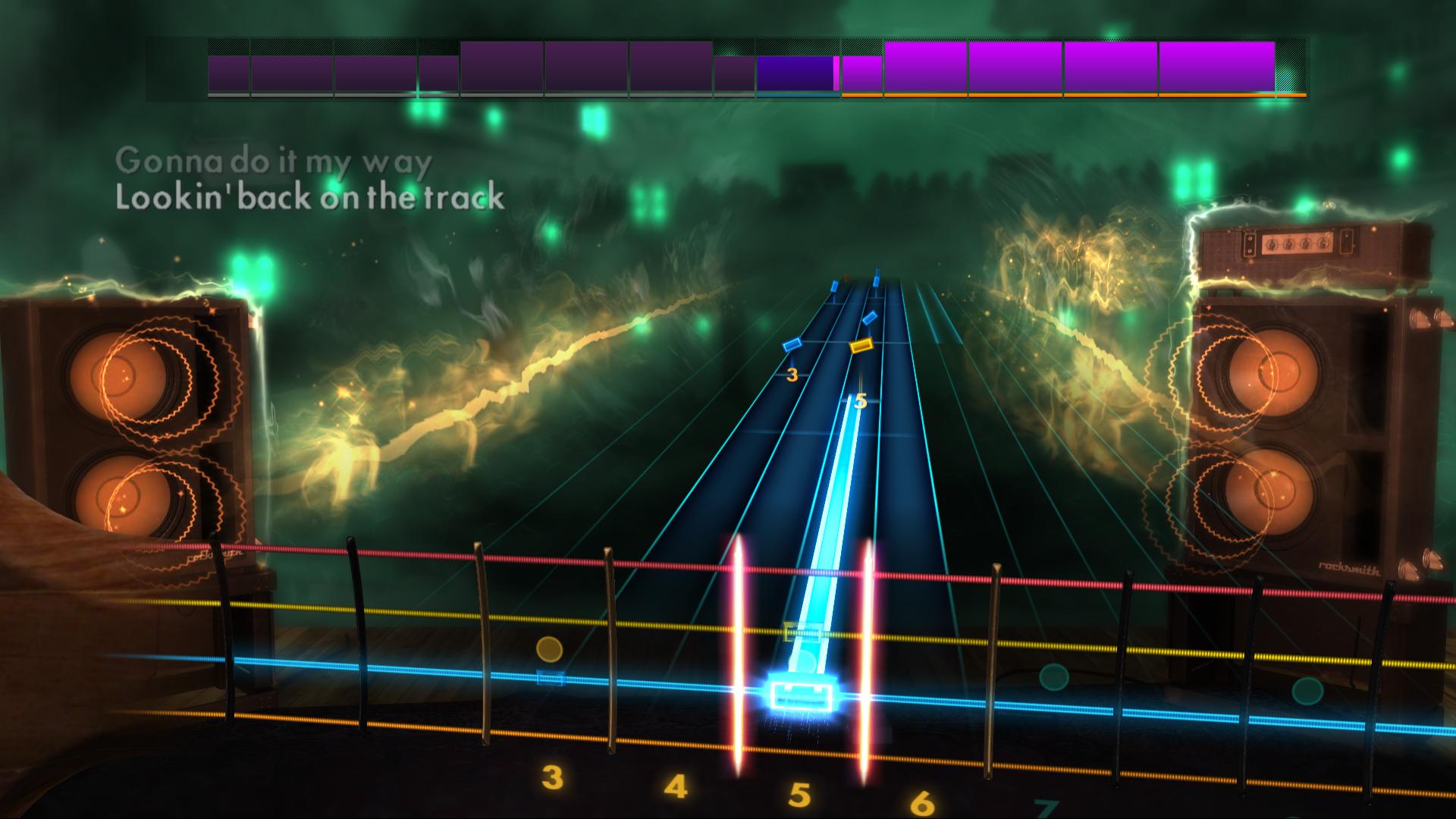
Task: Click the rocksmith logo on the right speaker cabinet
Action: [x=1350, y=568]
